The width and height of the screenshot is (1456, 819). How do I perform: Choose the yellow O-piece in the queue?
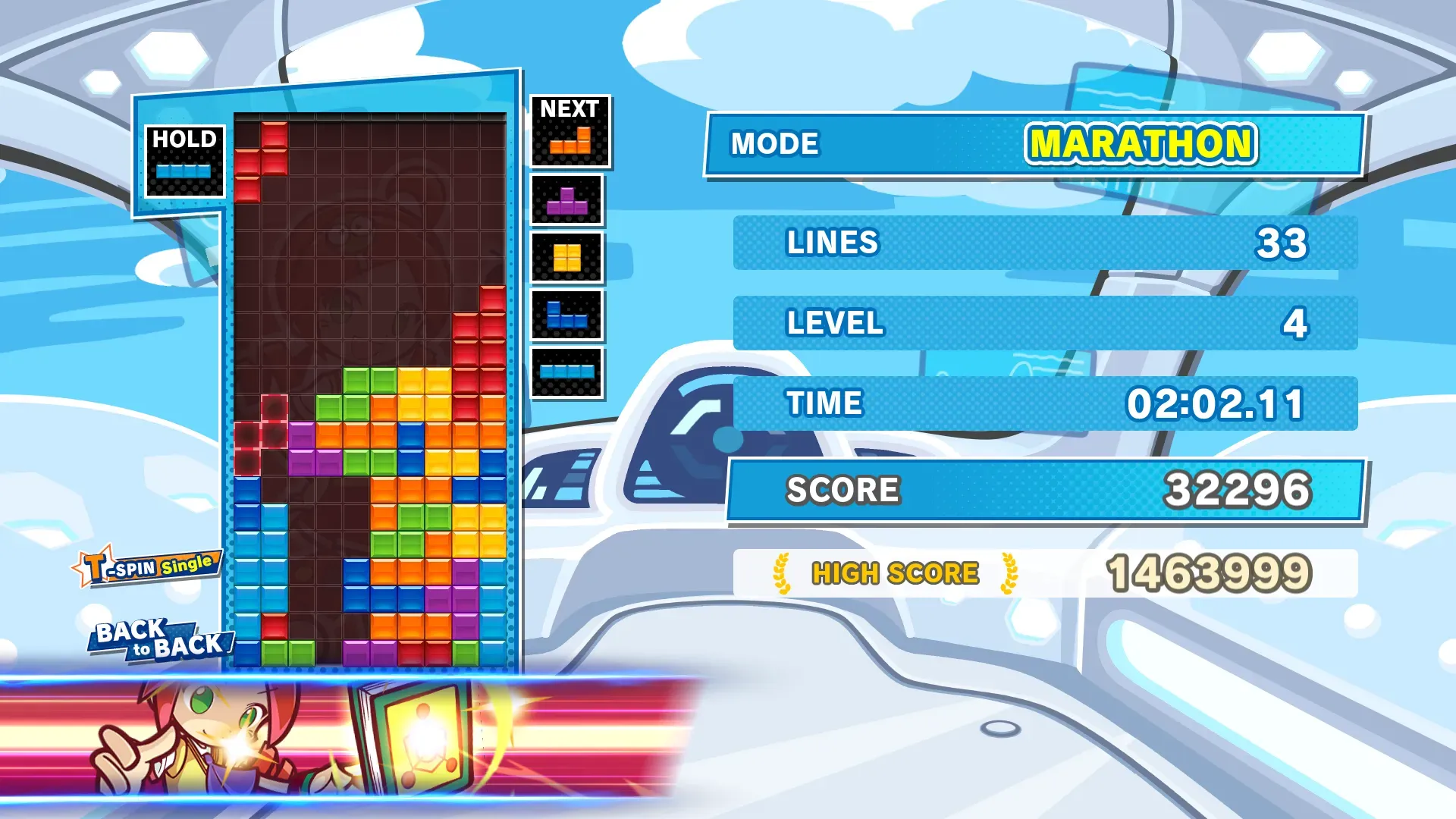567,258
